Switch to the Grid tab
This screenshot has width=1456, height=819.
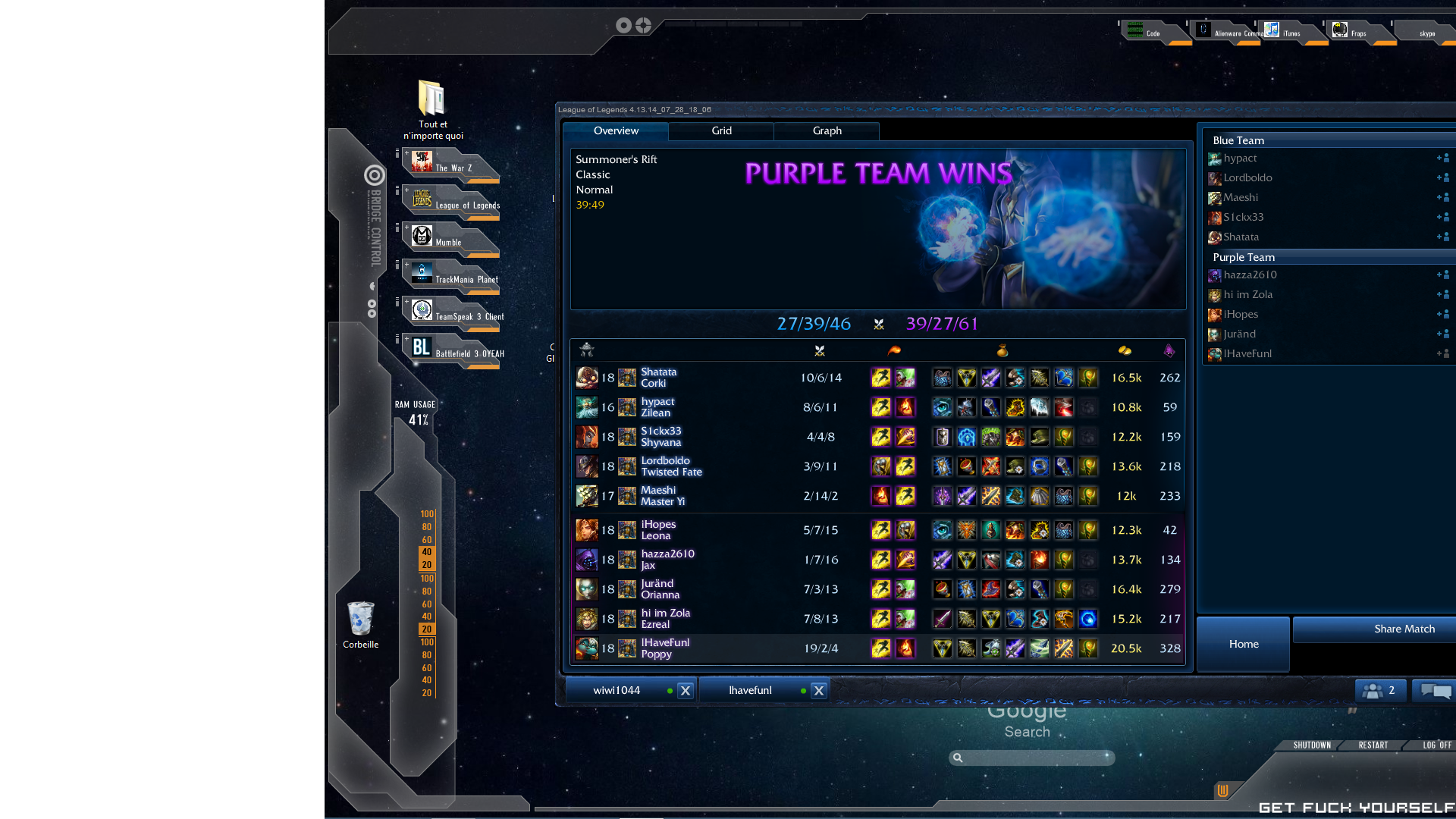pyautogui.click(x=720, y=131)
